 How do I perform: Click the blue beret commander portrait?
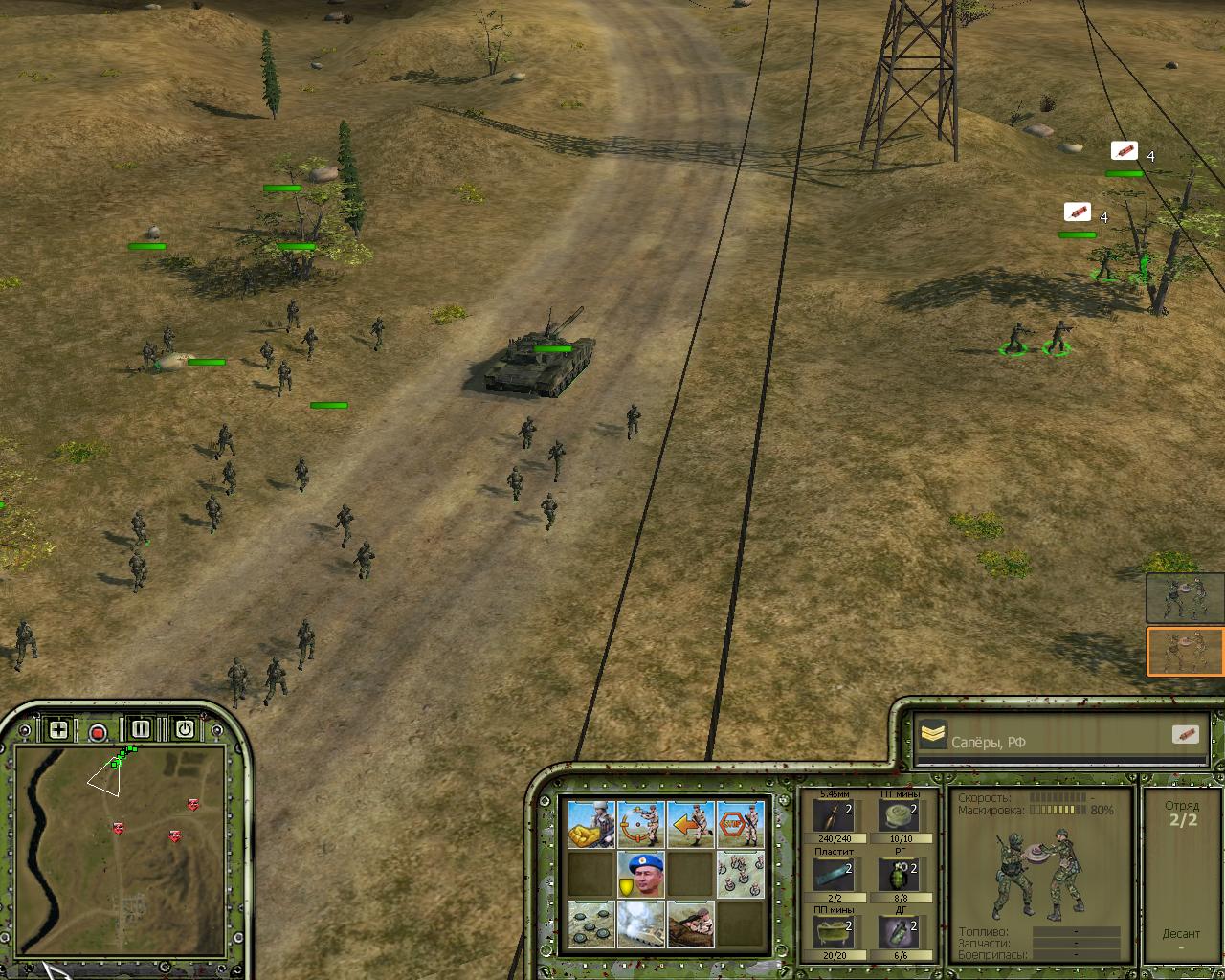pyautogui.click(x=640, y=875)
